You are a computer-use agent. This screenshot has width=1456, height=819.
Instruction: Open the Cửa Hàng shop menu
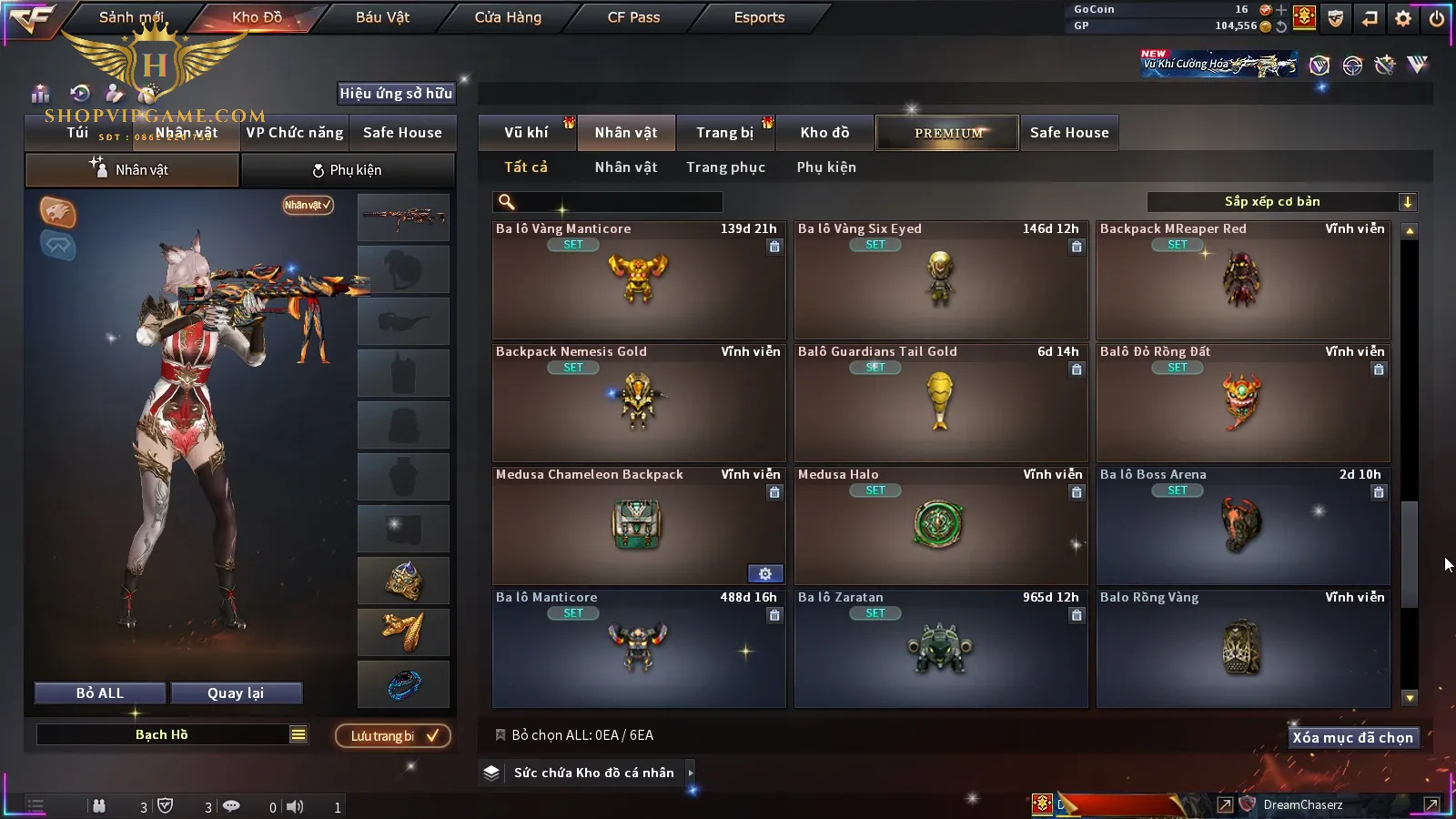pos(508,17)
